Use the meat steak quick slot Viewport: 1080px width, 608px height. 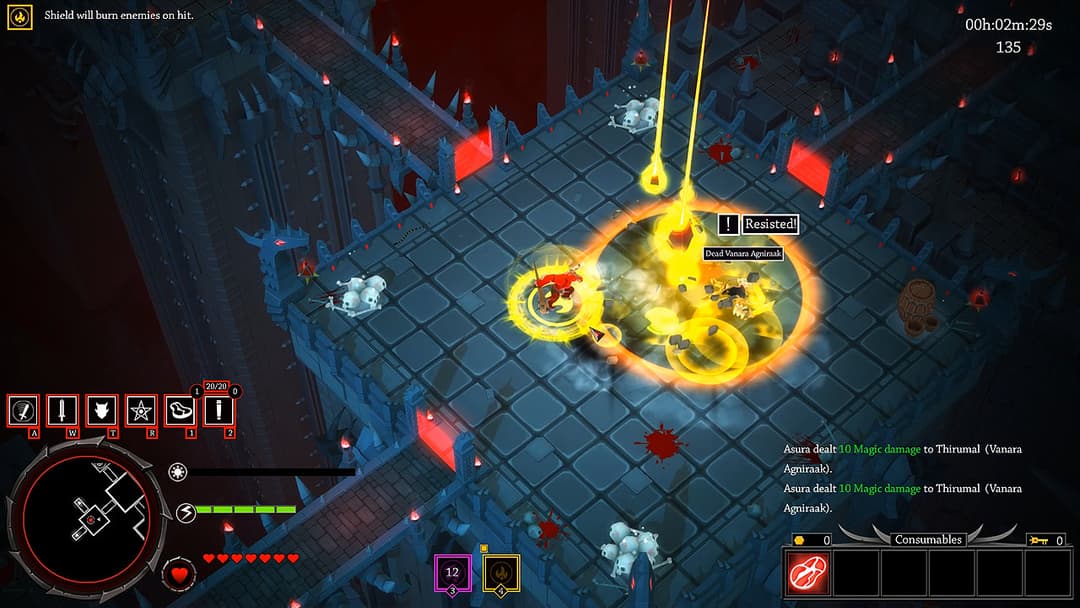tap(180, 410)
